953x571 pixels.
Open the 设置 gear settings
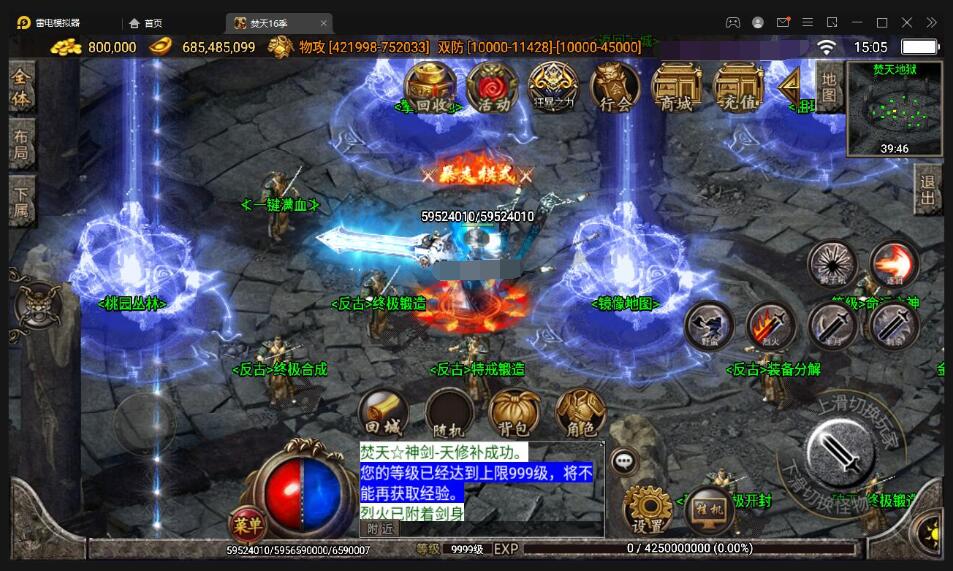pyautogui.click(x=647, y=510)
